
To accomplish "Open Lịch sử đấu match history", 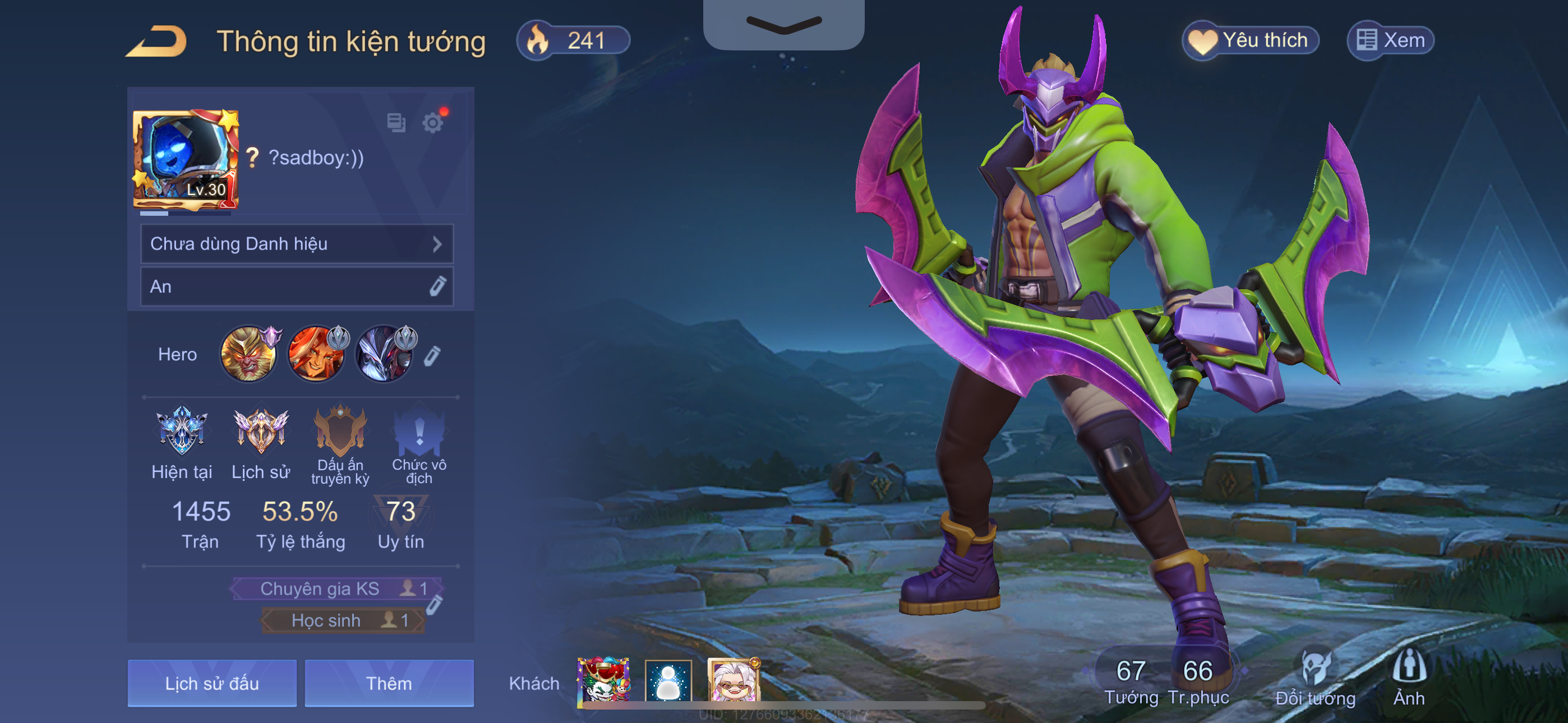I will 212,683.
